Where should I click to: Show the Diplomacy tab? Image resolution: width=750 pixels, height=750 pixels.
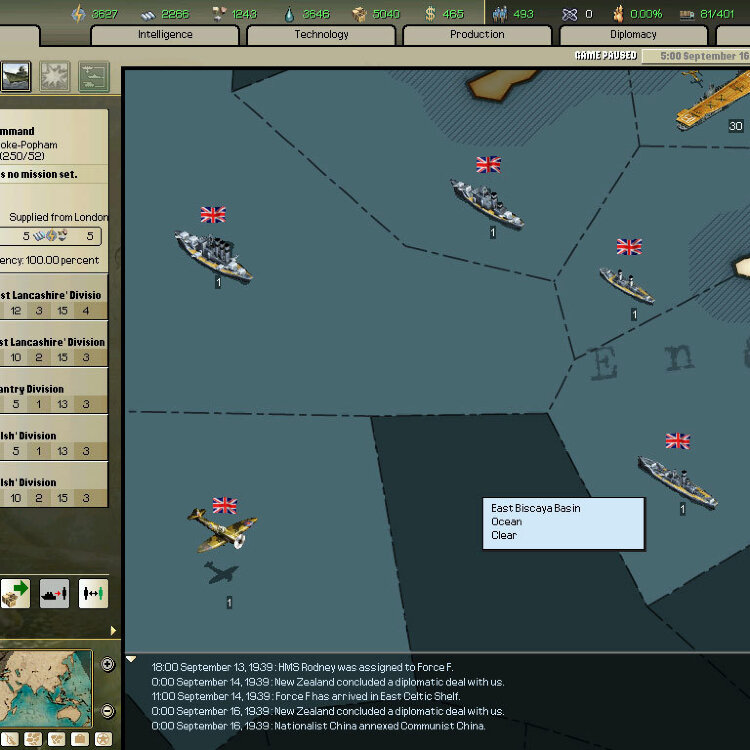tap(633, 34)
